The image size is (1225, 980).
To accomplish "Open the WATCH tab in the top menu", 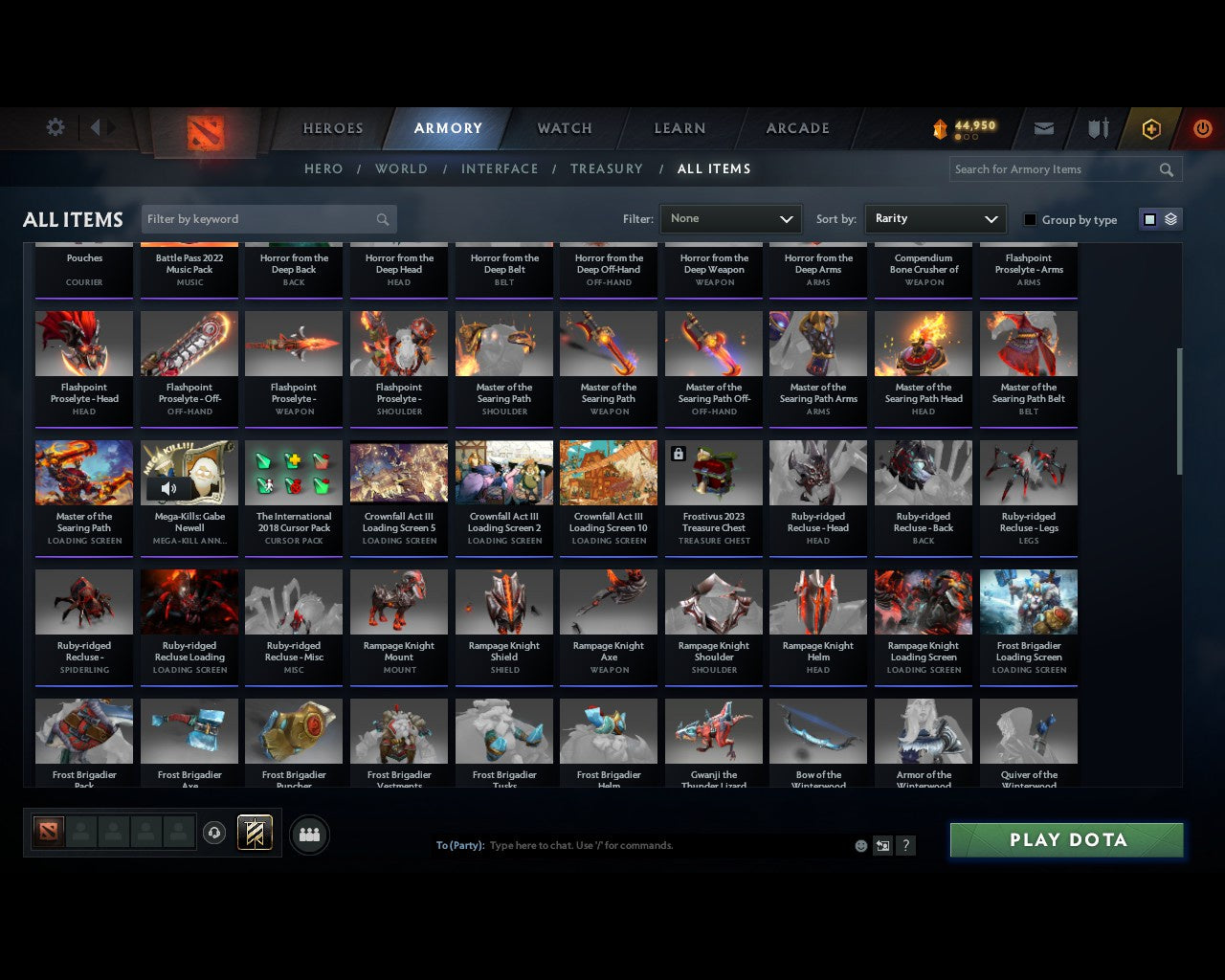I will pos(563,127).
